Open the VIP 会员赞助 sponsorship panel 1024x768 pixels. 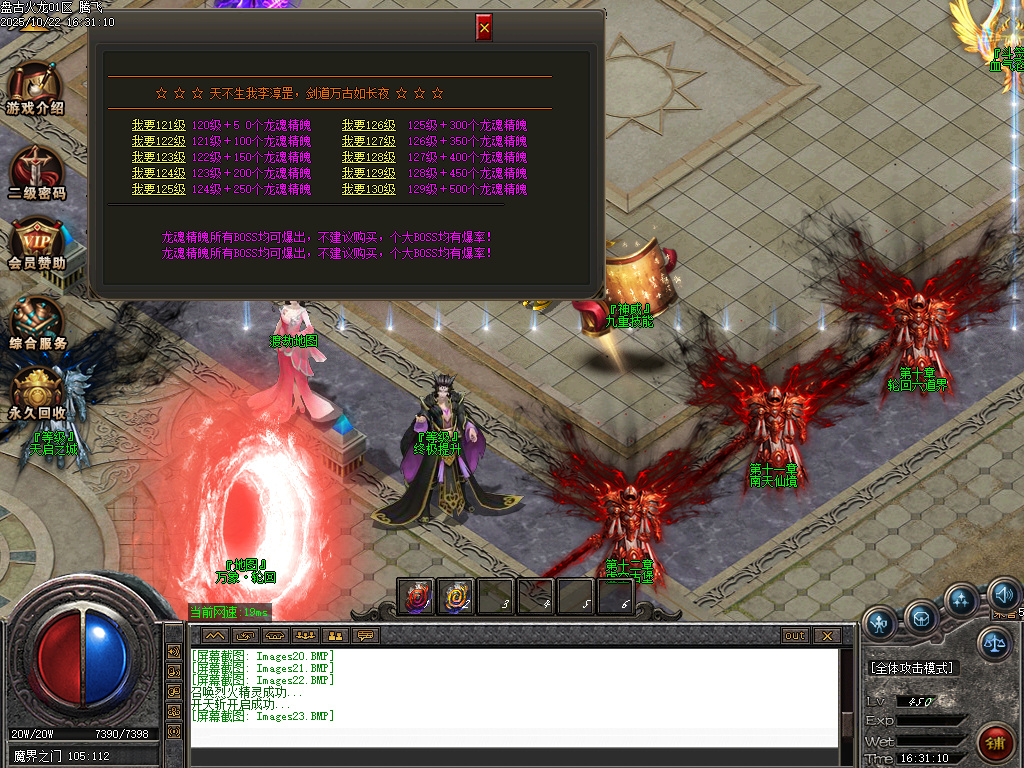tap(36, 244)
